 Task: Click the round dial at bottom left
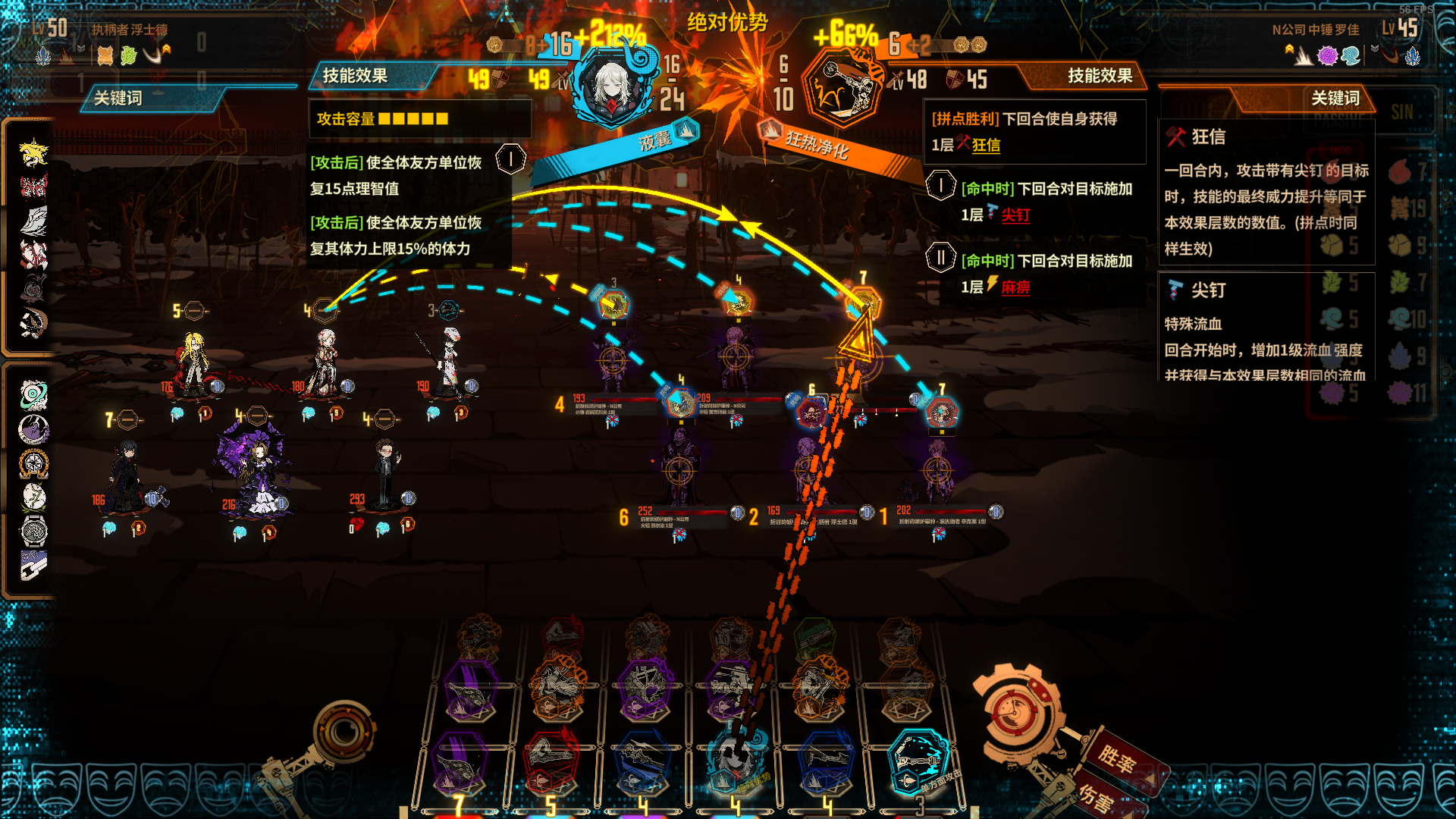click(345, 732)
